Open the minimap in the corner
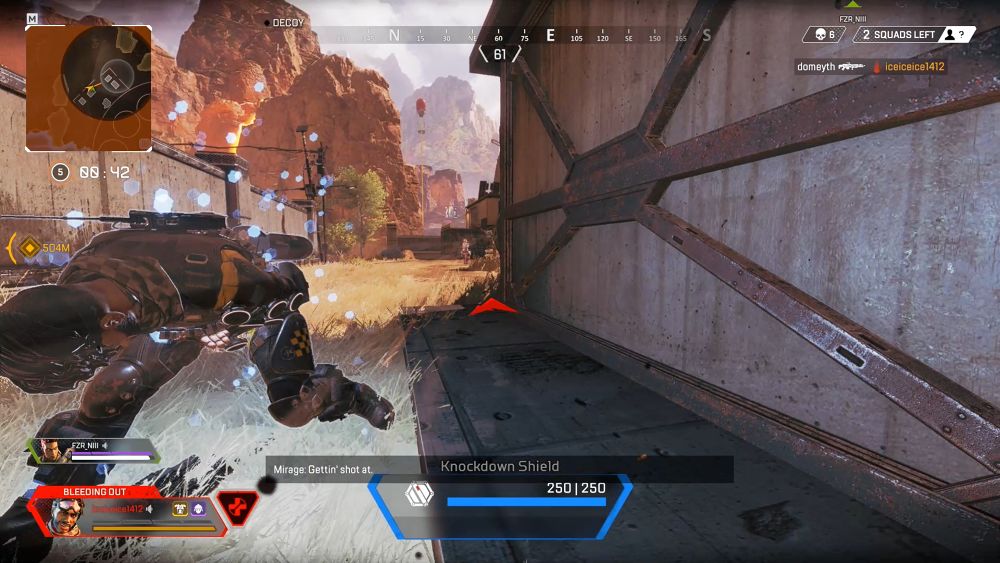The width and height of the screenshot is (1000, 563). pyautogui.click(x=89, y=88)
